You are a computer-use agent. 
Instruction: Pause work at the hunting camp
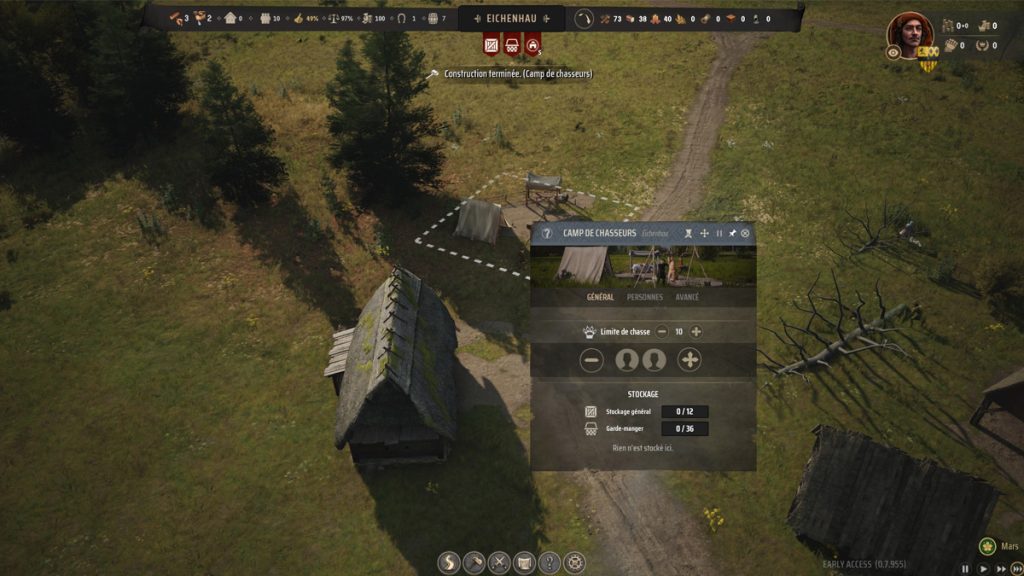pos(719,233)
